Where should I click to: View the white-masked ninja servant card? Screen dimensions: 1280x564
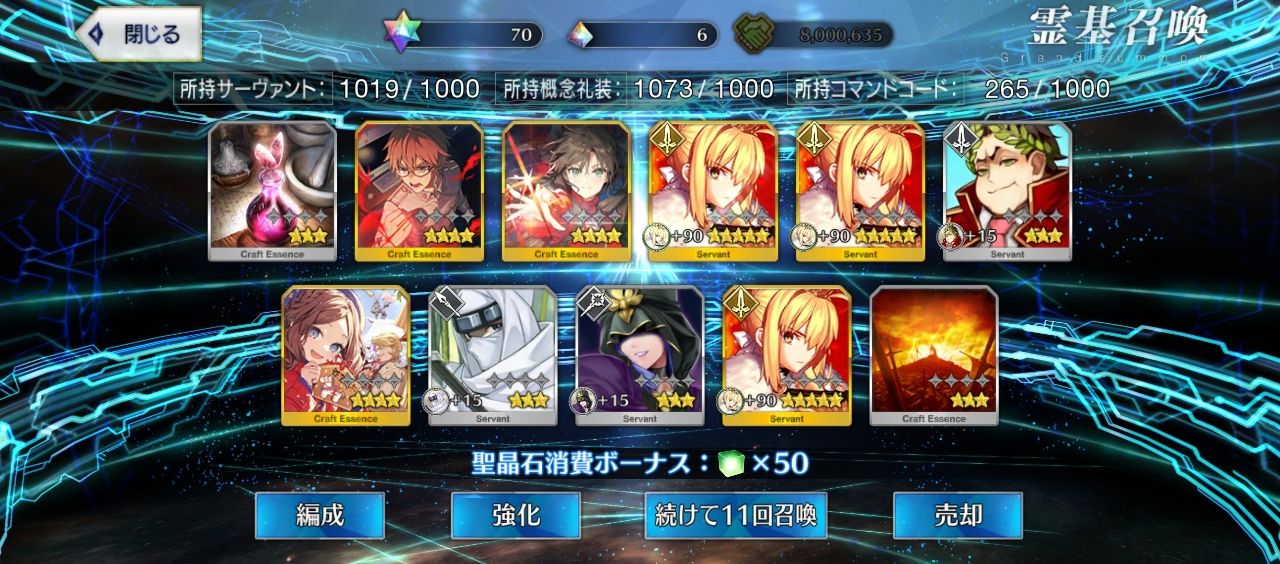pos(493,355)
